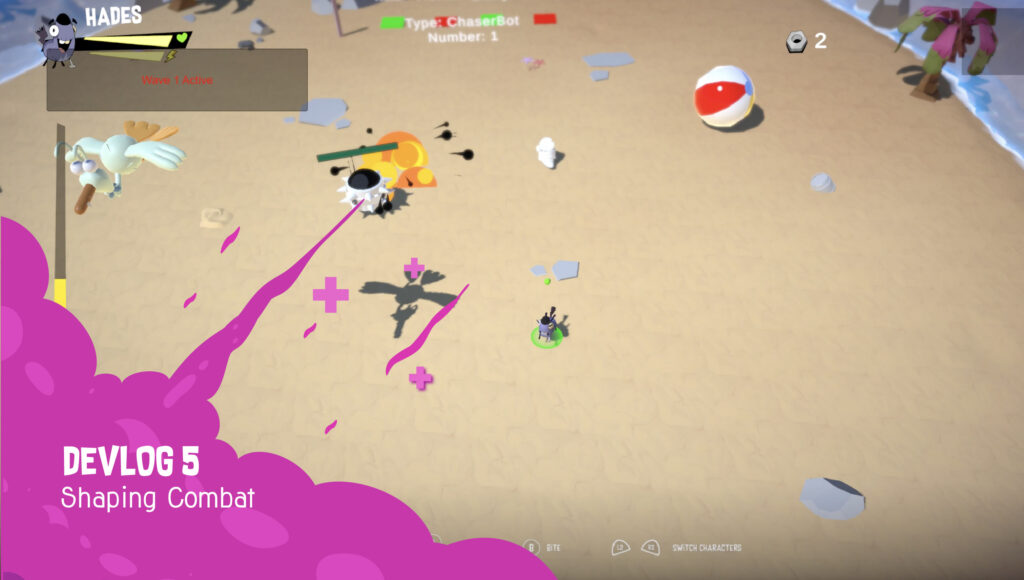This screenshot has height=580, width=1024.
Task: Select the Wave 1 Active status panel
Action: 177,80
